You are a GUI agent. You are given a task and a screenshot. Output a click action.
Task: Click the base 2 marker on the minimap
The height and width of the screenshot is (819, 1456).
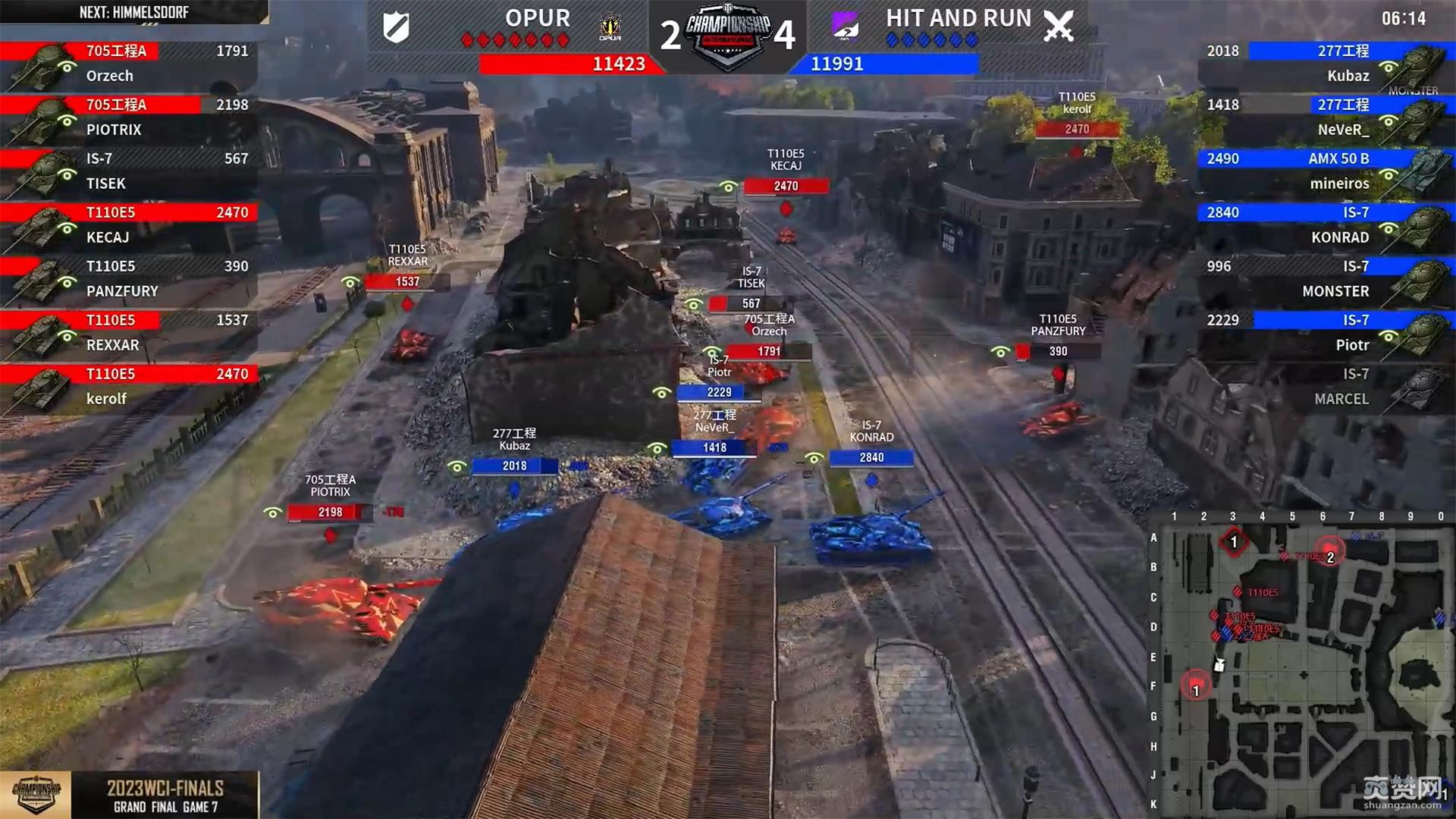[x=1329, y=556]
